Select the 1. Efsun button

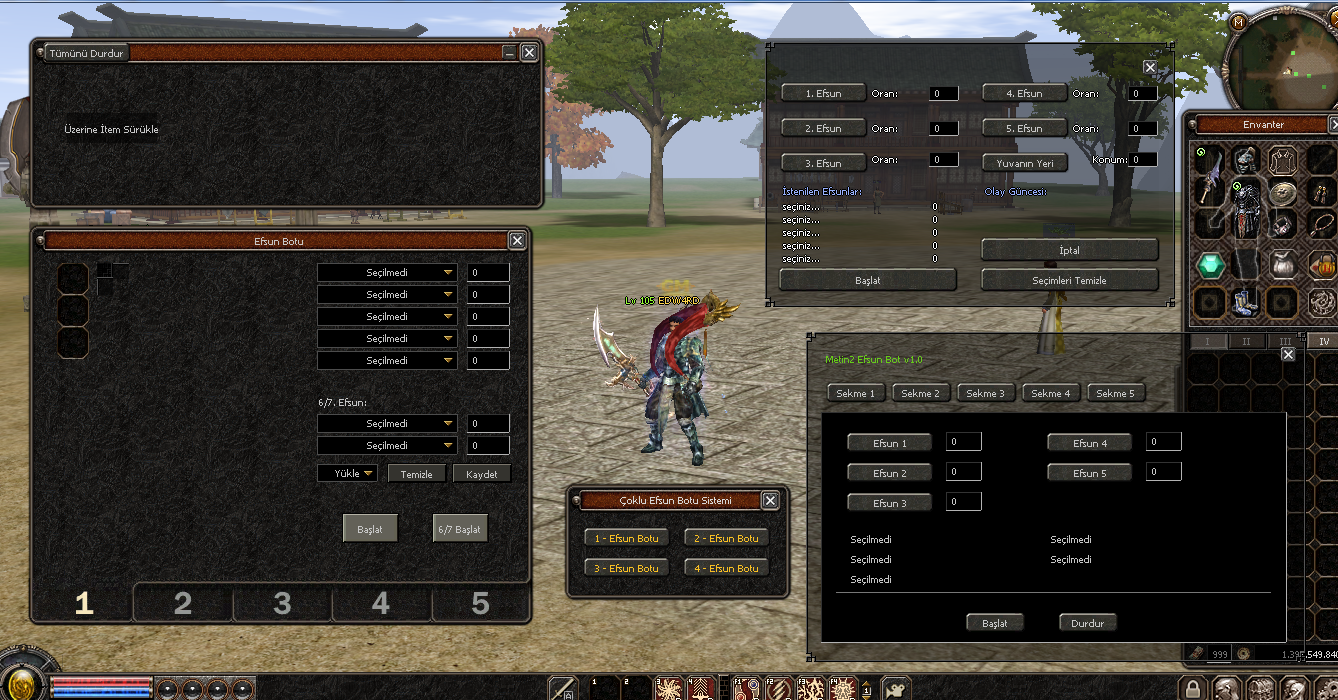tap(823, 93)
